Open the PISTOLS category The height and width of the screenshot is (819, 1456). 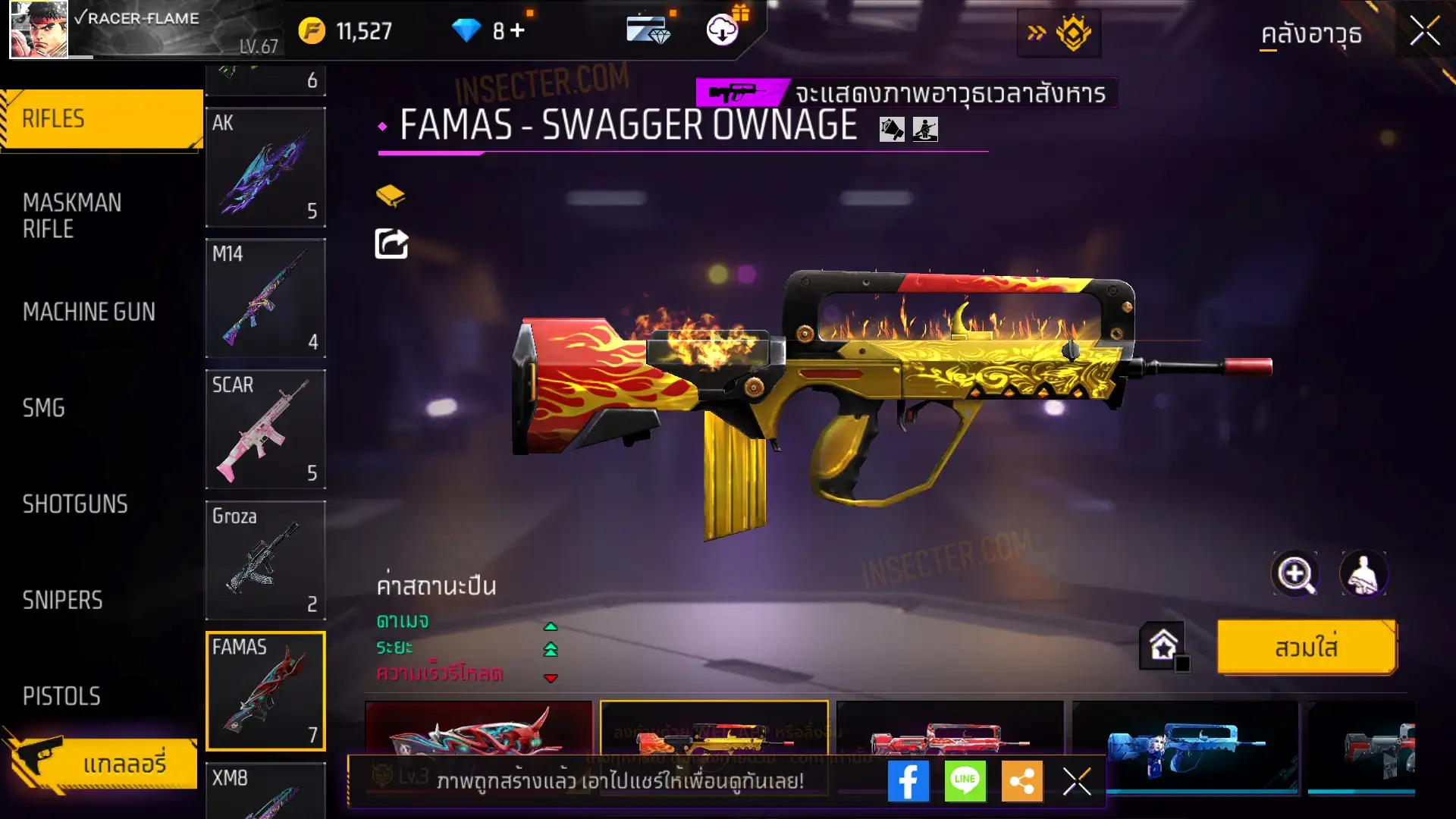click(61, 696)
